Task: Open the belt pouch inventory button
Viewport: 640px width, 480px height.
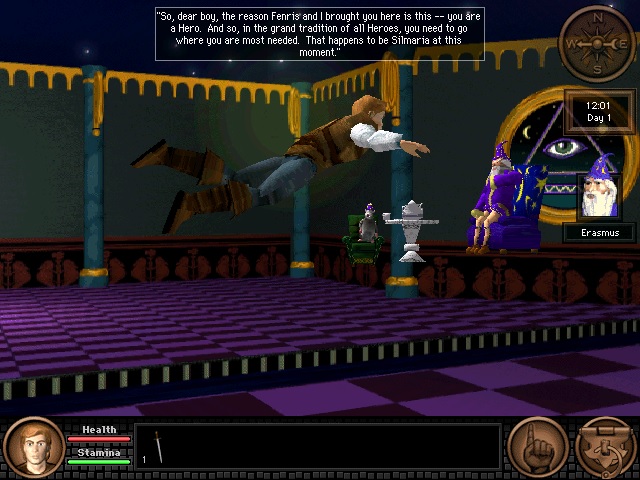Action: coord(607,447)
